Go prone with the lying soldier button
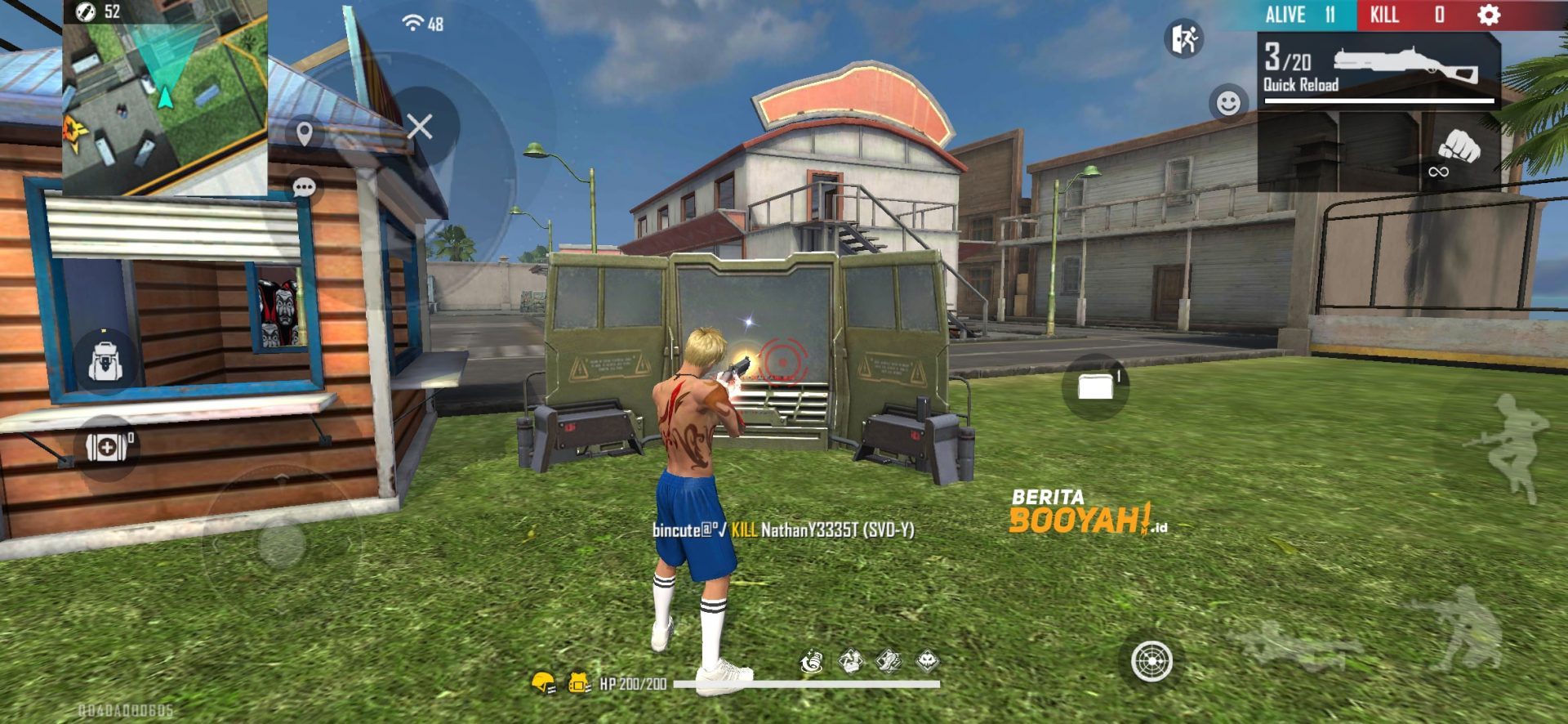1568x724 pixels. pos(1290,646)
